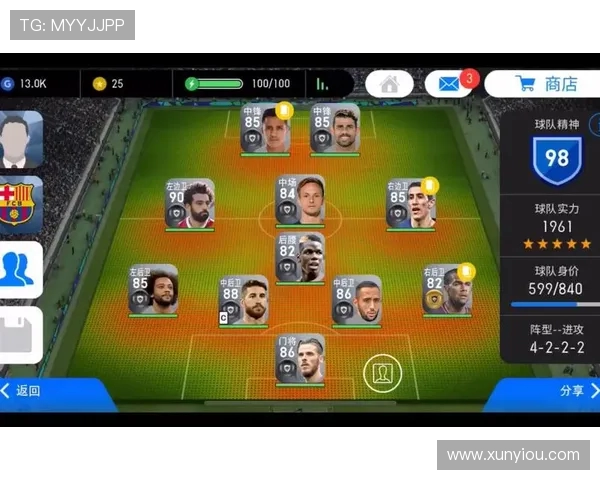Pick the 后腰 82 player card
Viewport: 600px width, 480px height.
pyautogui.click(x=301, y=258)
